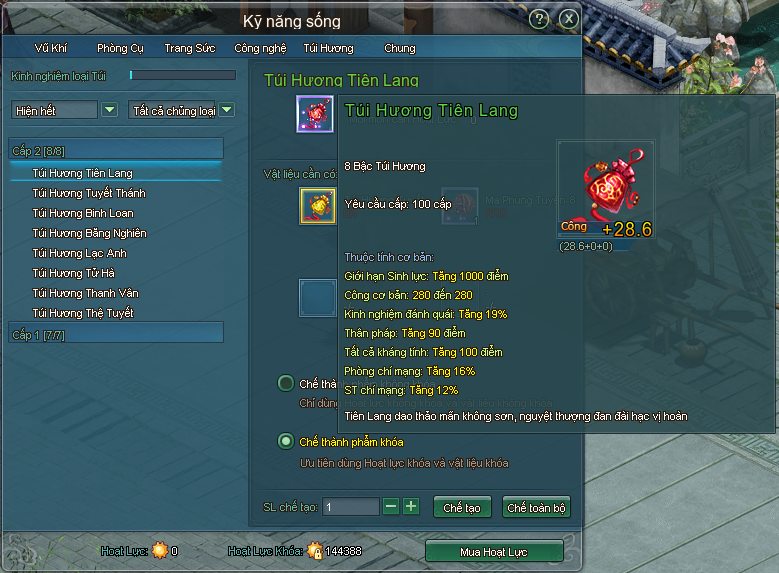779x573 pixels.
Task: Open the Trang Sức tab
Action: pyautogui.click(x=190, y=48)
